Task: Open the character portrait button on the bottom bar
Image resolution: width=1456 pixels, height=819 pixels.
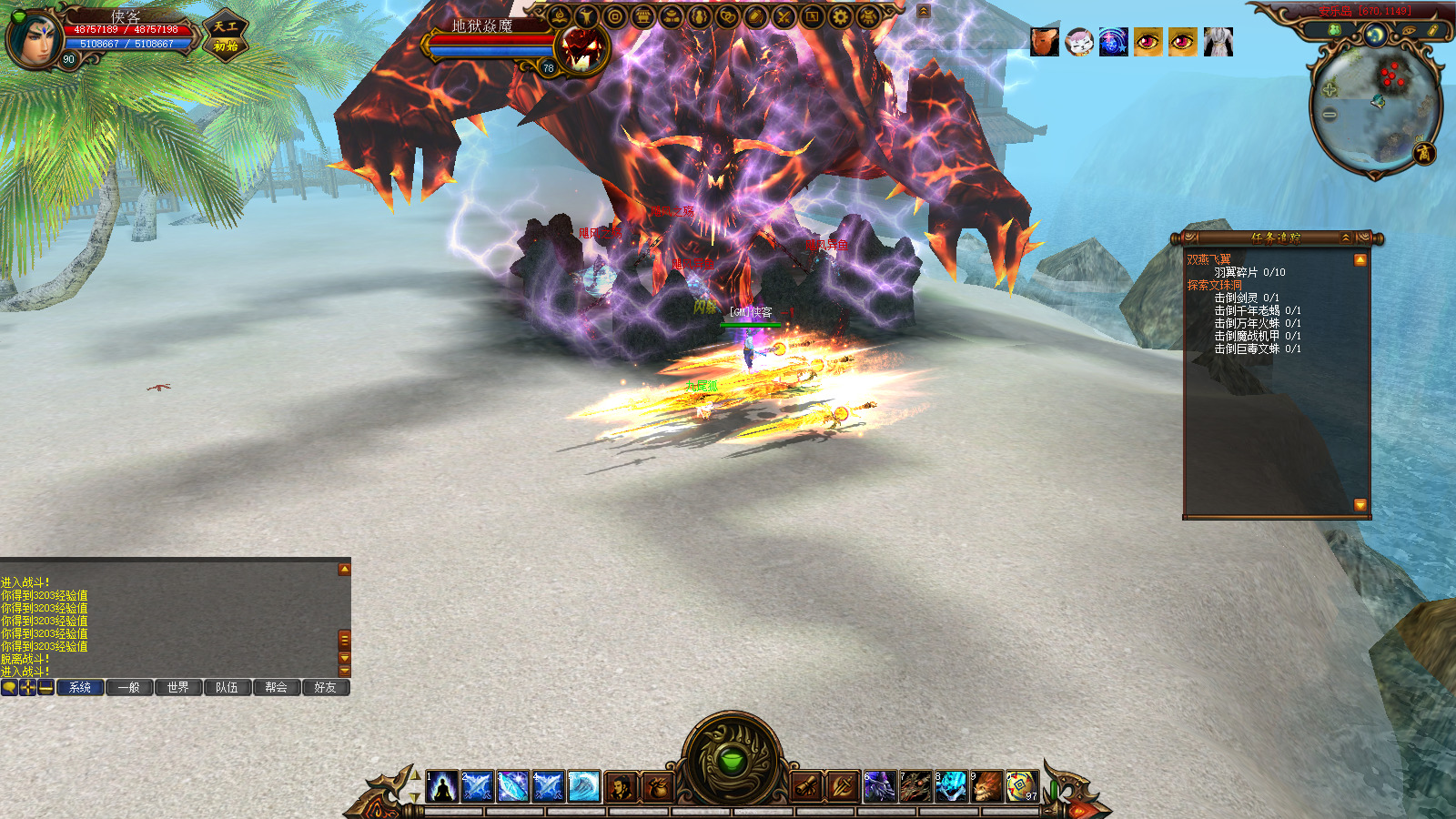Action: point(622,786)
